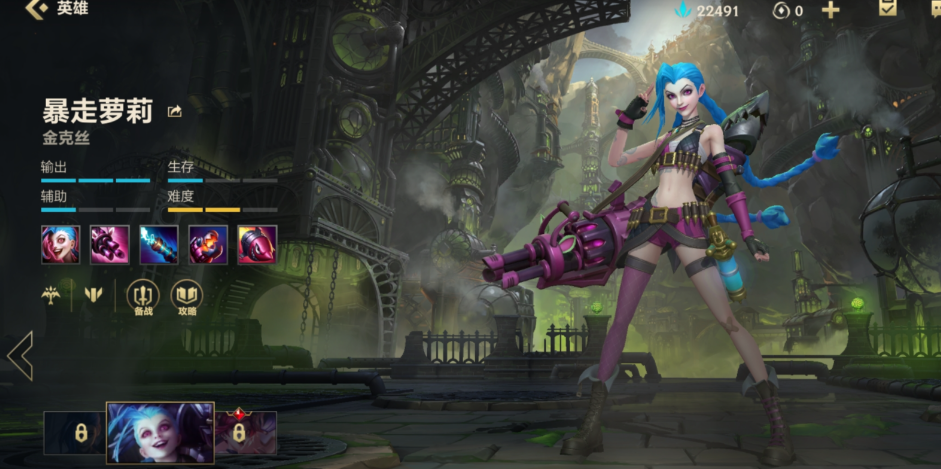Select the Flame Chompers ability icon

click(x=208, y=244)
